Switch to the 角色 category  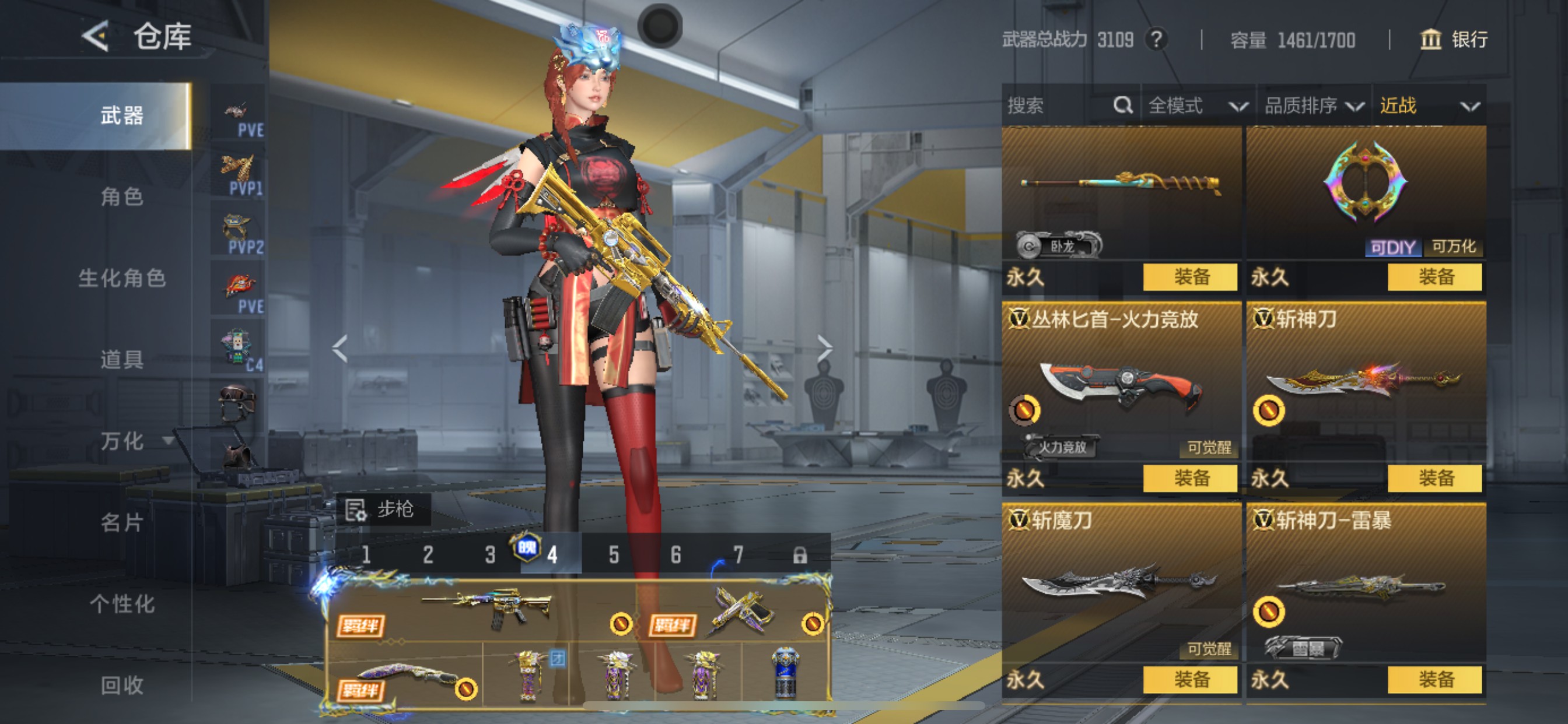tap(122, 196)
